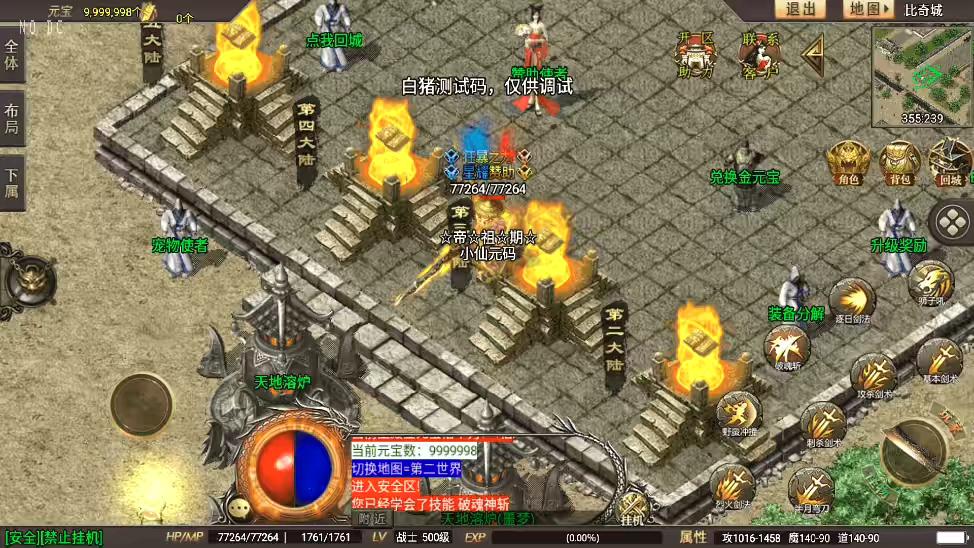Screen dimensions: 974x548
Task: Open the 附近 nearby chat channel
Action: tap(372, 518)
